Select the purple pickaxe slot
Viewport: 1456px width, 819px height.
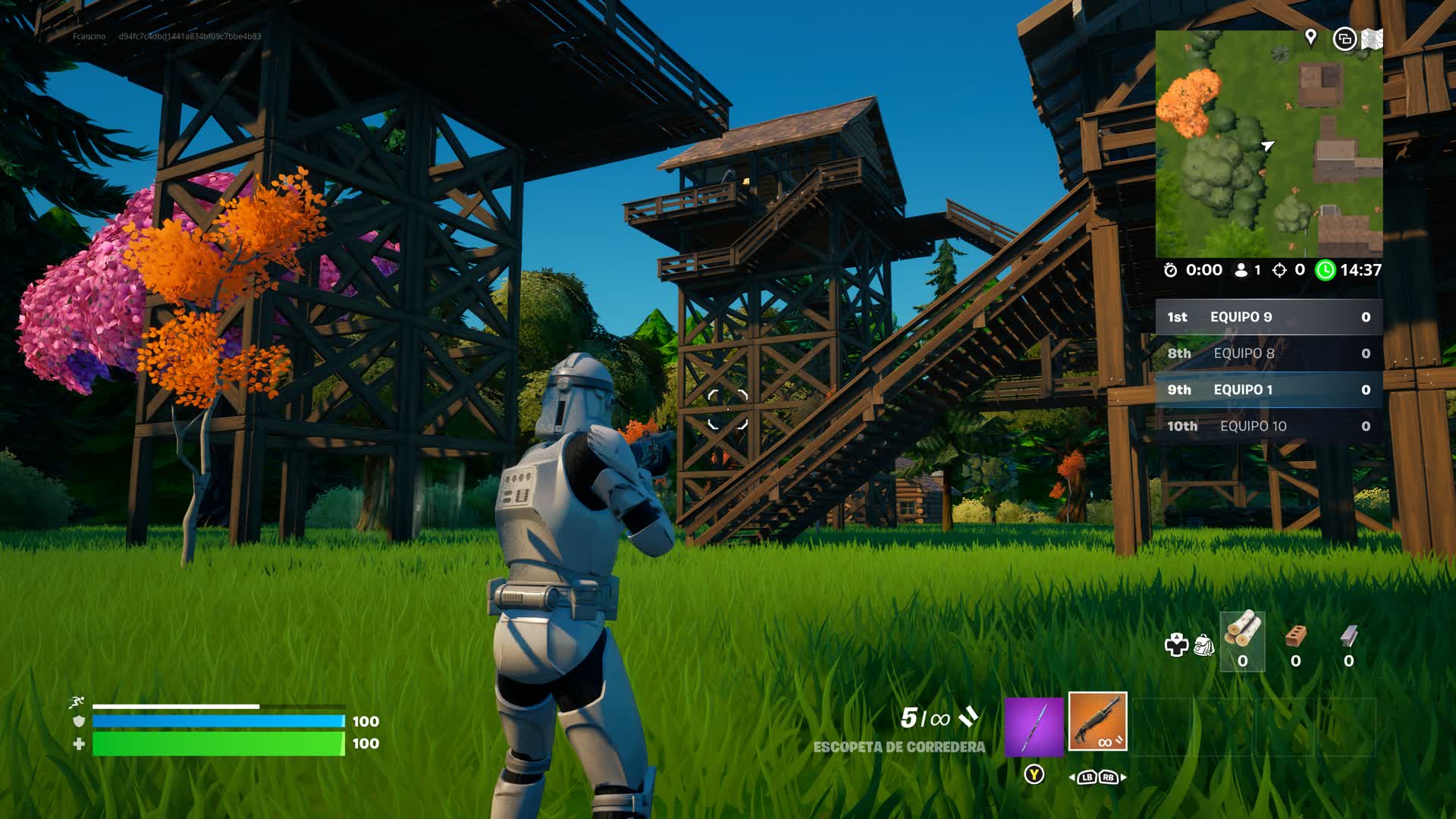(x=1034, y=726)
